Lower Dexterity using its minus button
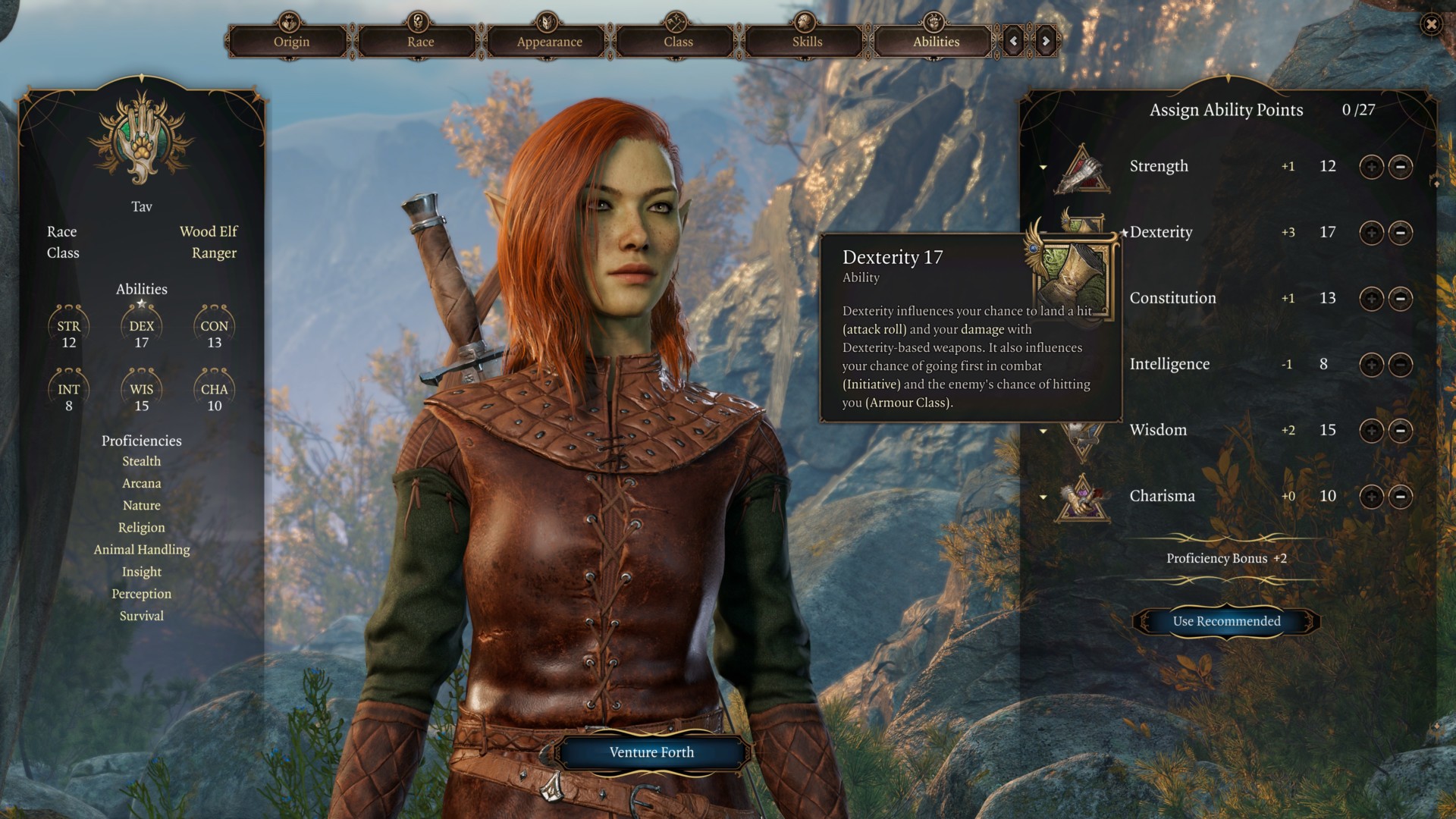 click(1401, 233)
